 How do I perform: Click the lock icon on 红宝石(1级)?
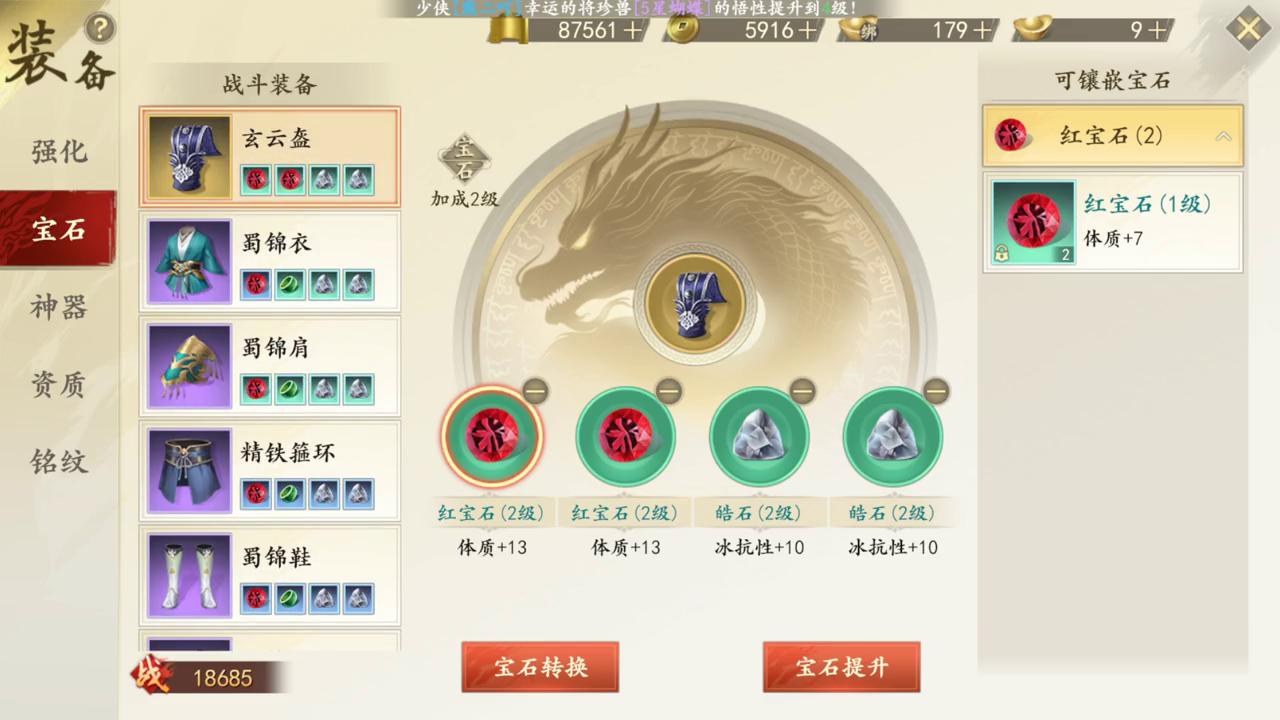(x=1000, y=253)
